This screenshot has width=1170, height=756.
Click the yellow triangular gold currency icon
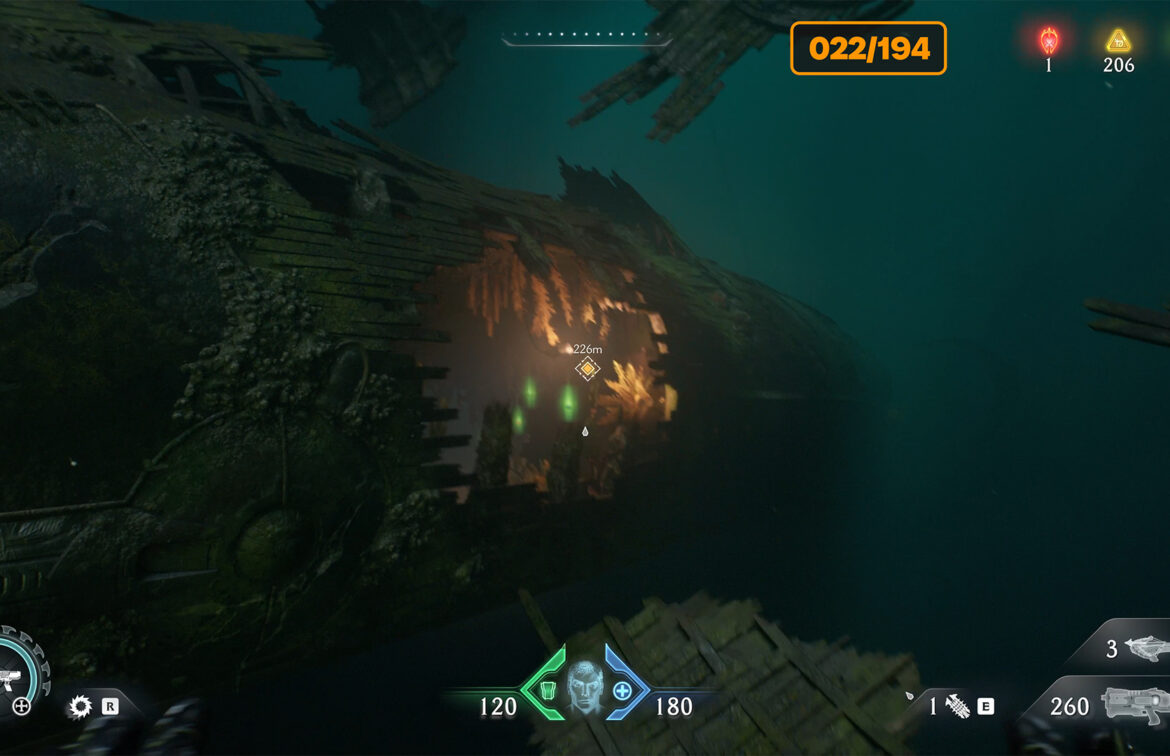[x=1117, y=41]
